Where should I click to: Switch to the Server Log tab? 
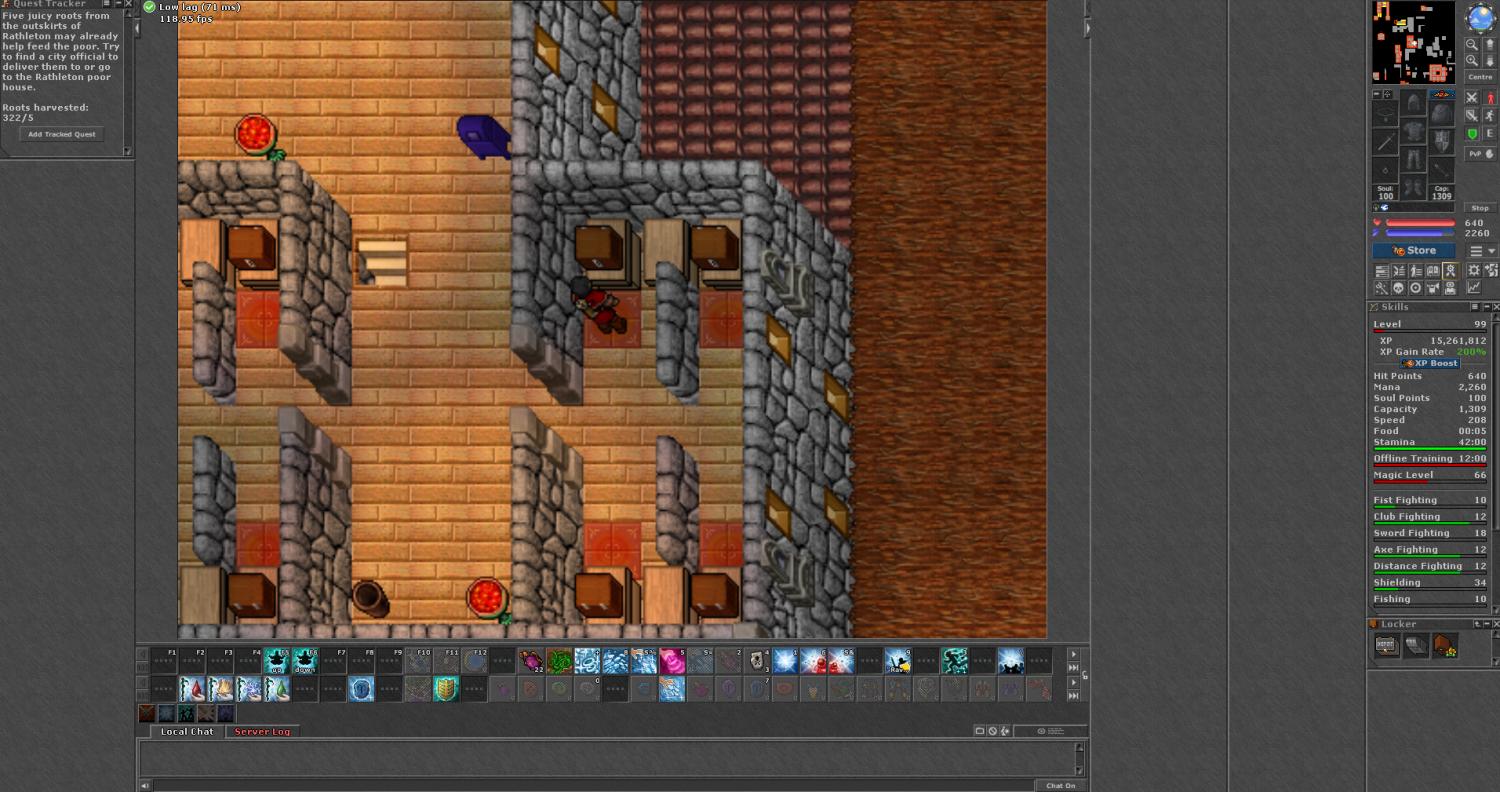262,732
